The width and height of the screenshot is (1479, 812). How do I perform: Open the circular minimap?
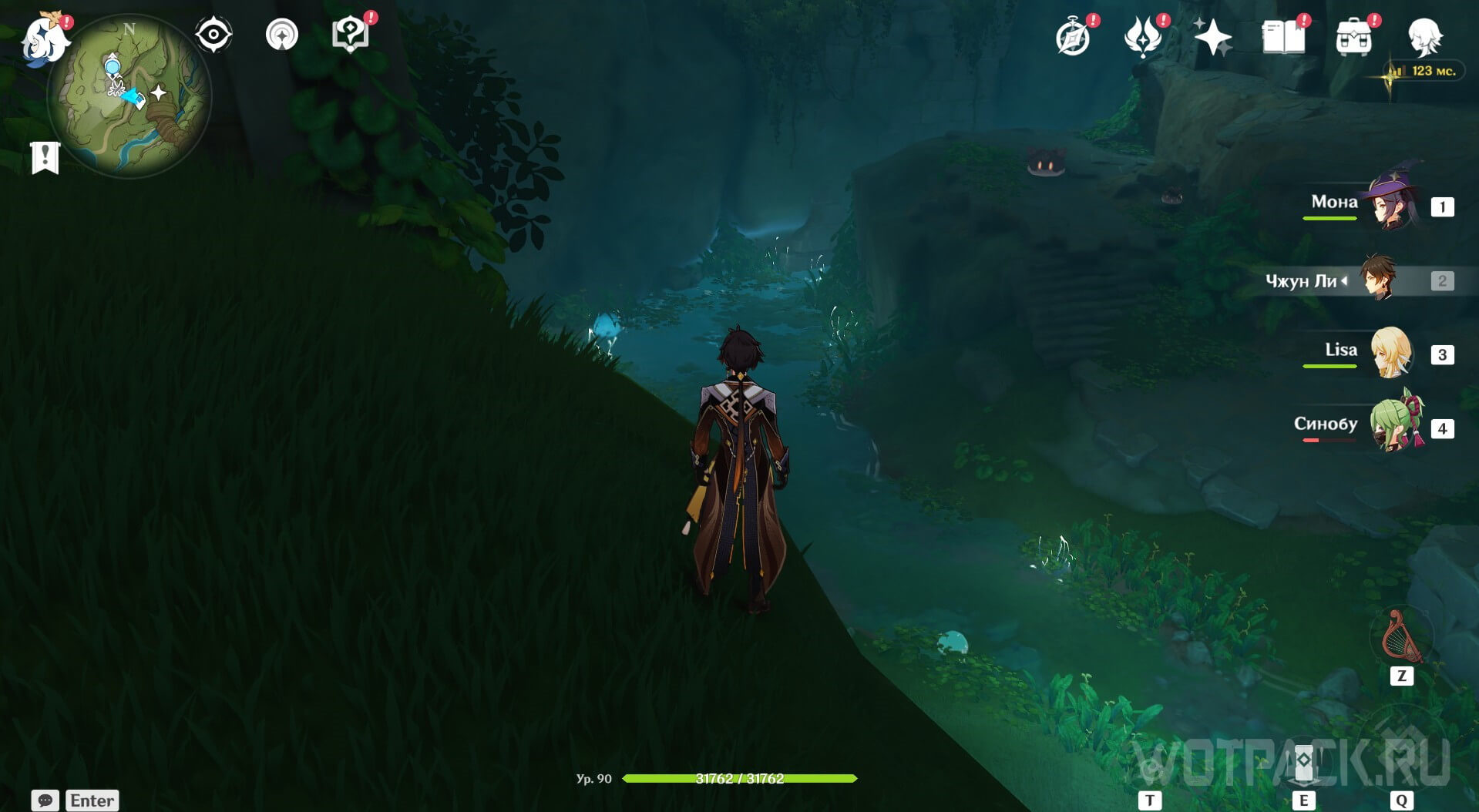129,96
